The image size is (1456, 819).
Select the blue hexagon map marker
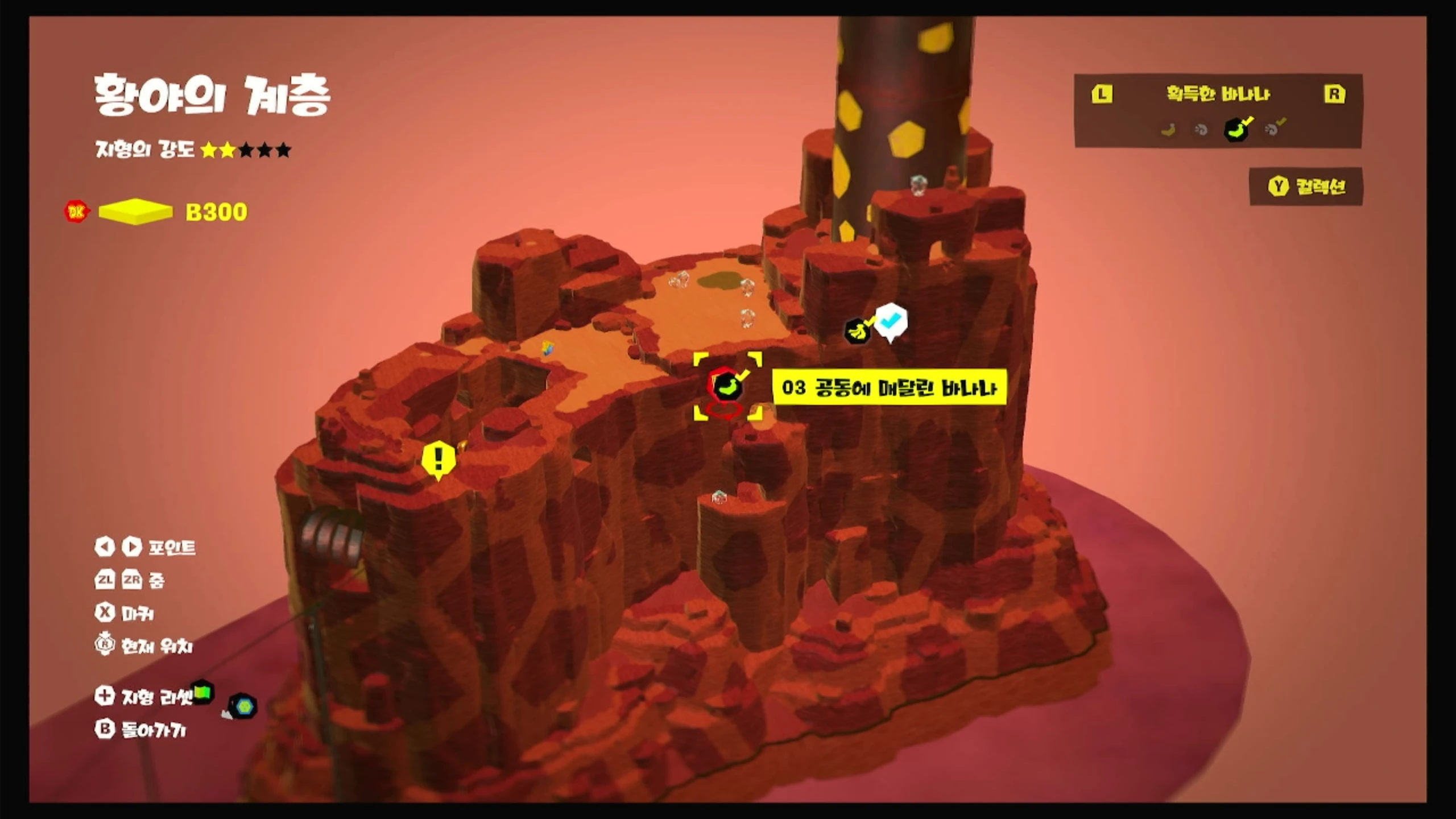tap(244, 706)
